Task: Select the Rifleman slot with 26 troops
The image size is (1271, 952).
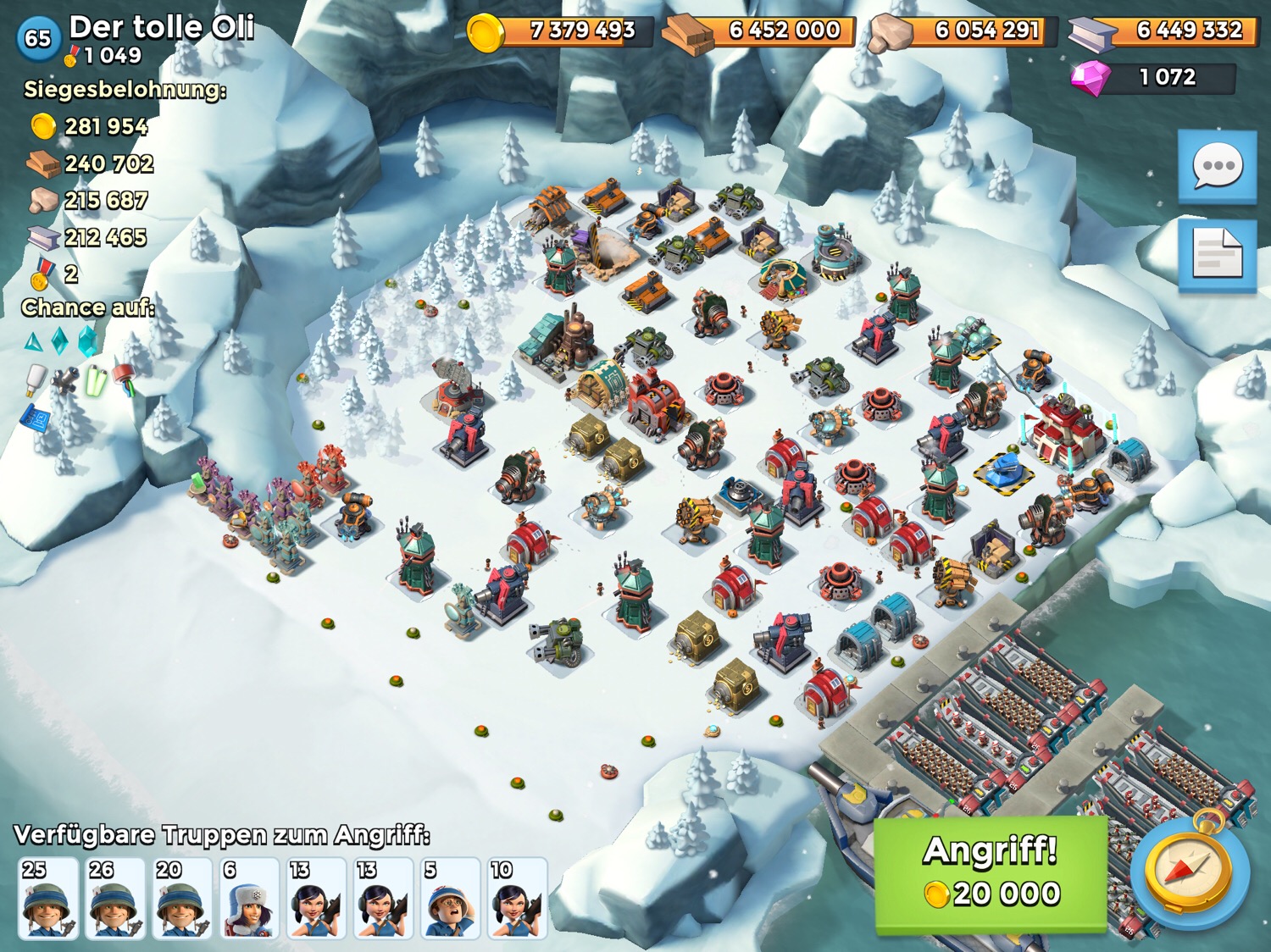Action: click(x=114, y=898)
